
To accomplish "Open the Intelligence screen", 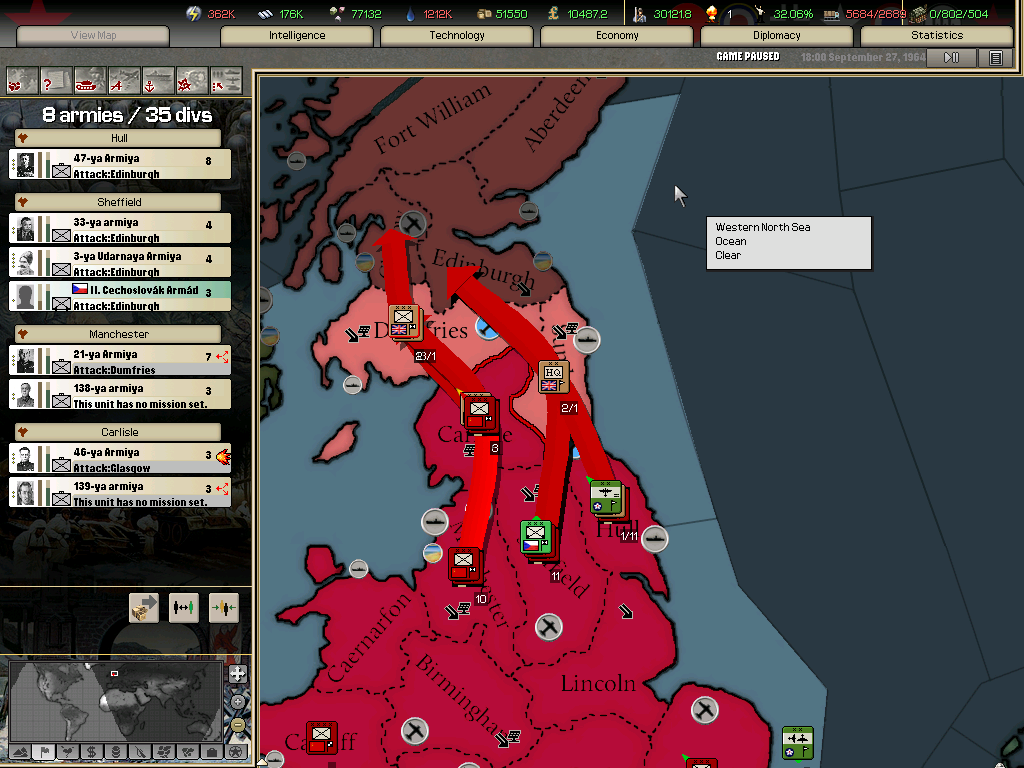I will (297, 35).
